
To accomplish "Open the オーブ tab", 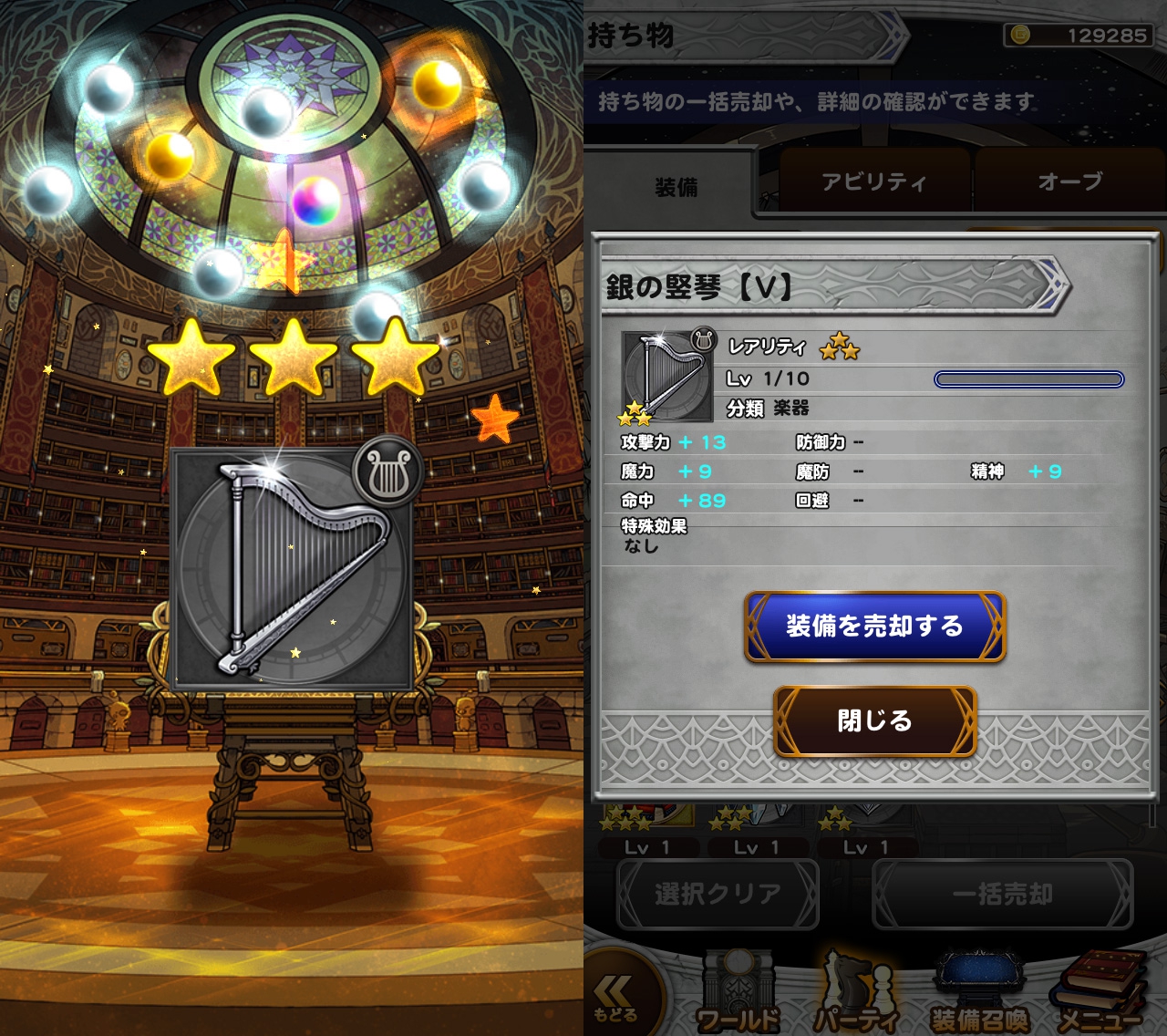I will coord(1069,182).
